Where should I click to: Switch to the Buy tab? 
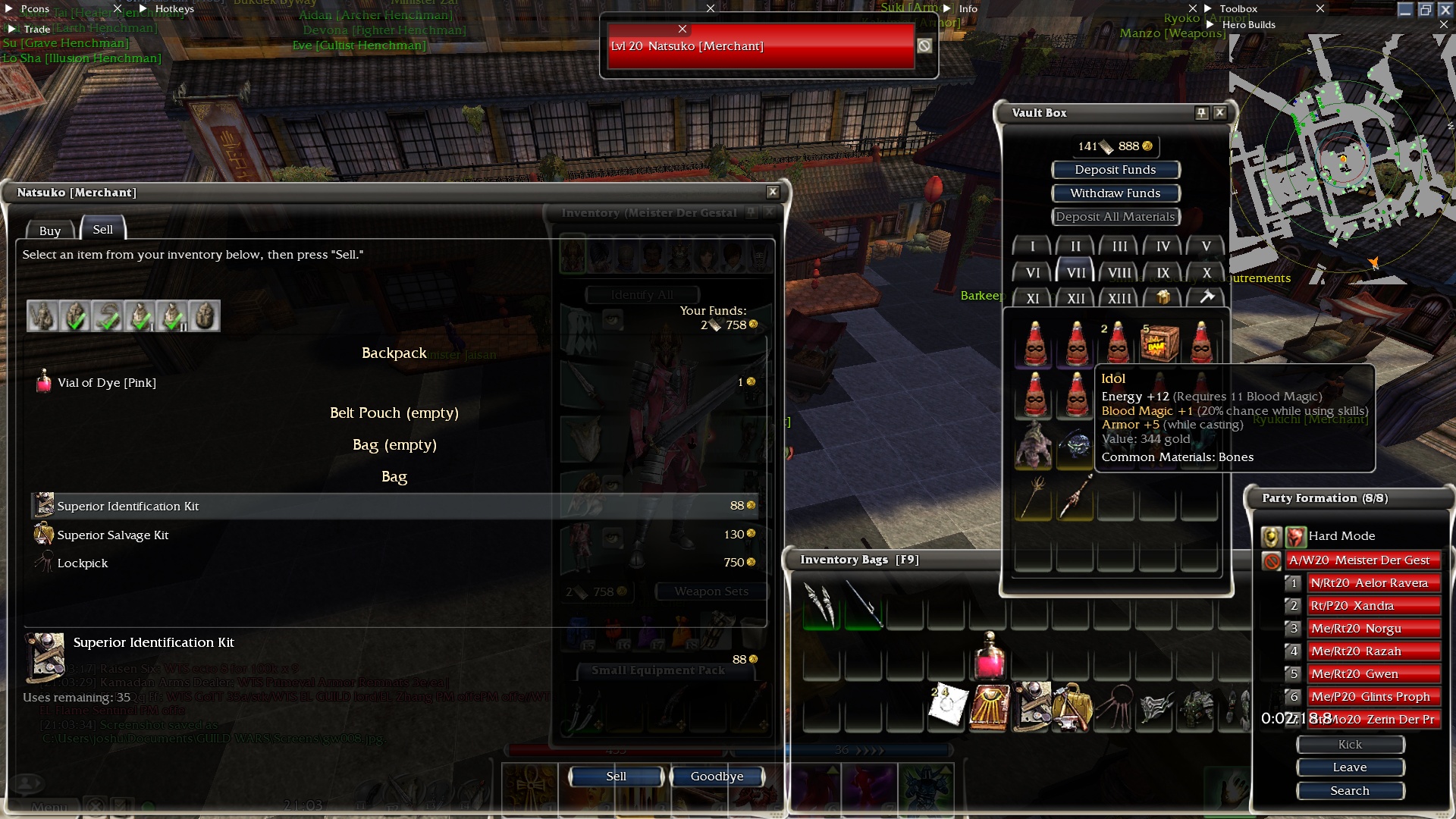point(50,231)
